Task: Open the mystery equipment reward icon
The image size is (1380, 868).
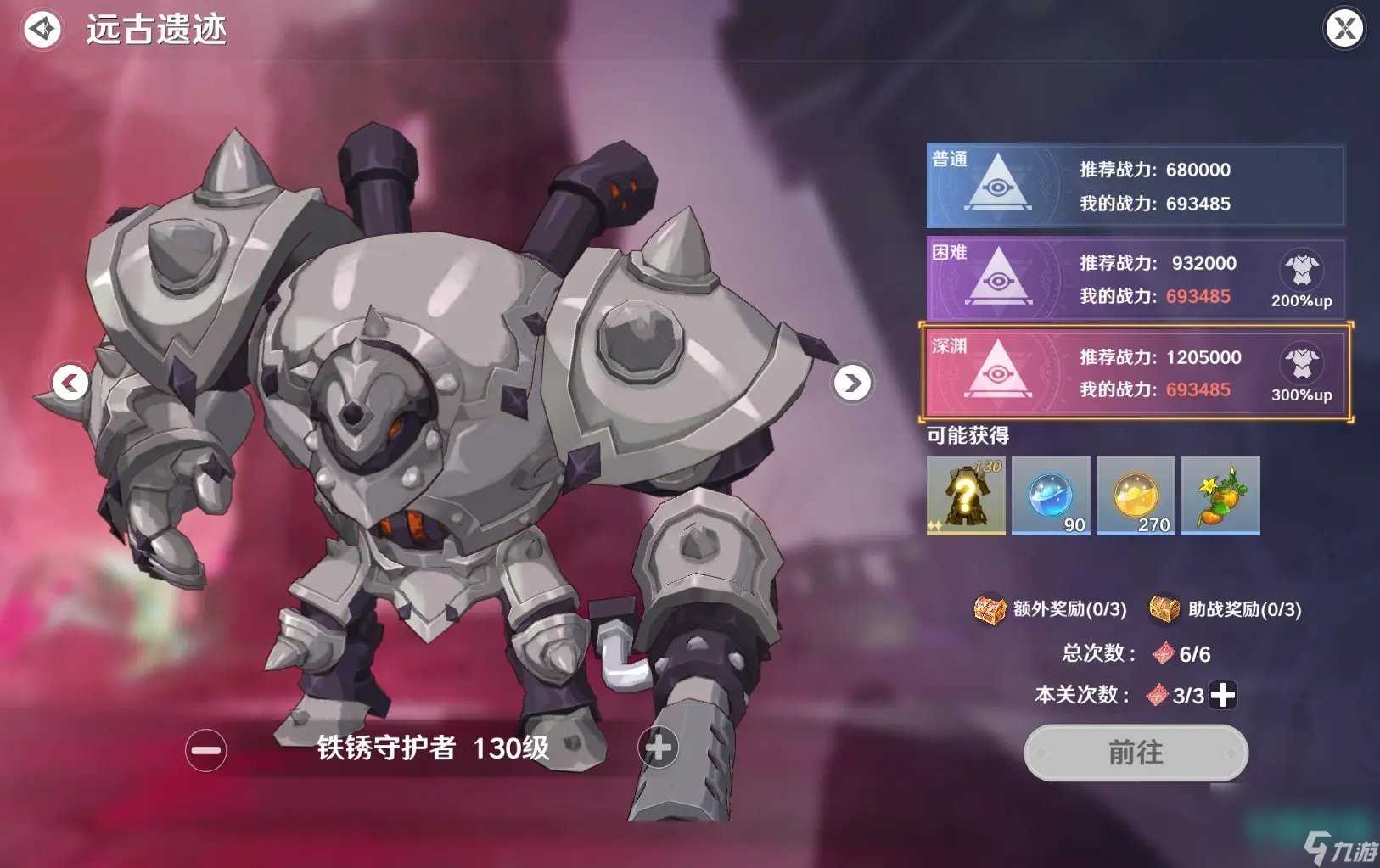Action: [x=965, y=496]
